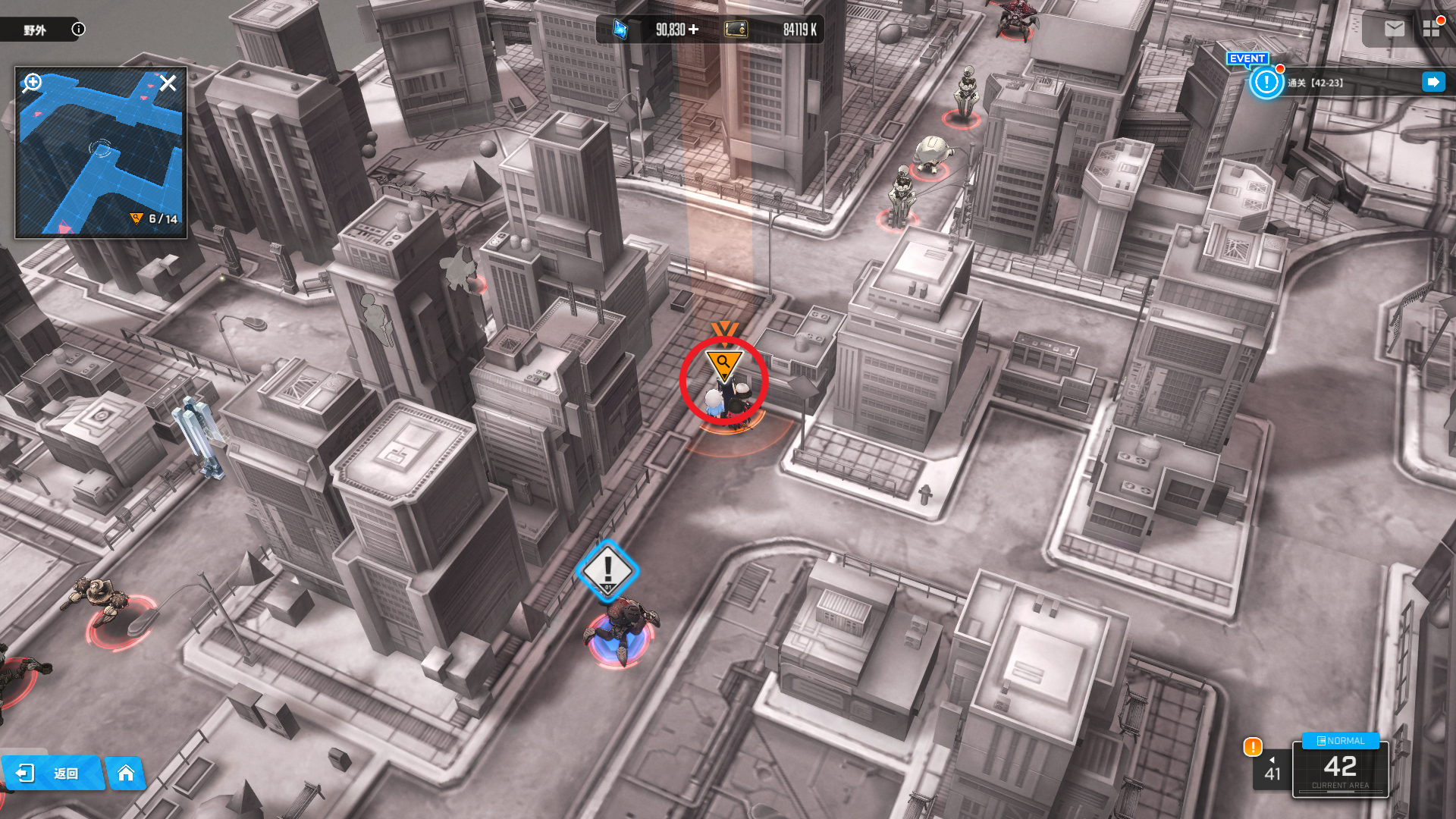Open the info icon beside 野外
This screenshot has height=819, width=1456.
click(78, 30)
